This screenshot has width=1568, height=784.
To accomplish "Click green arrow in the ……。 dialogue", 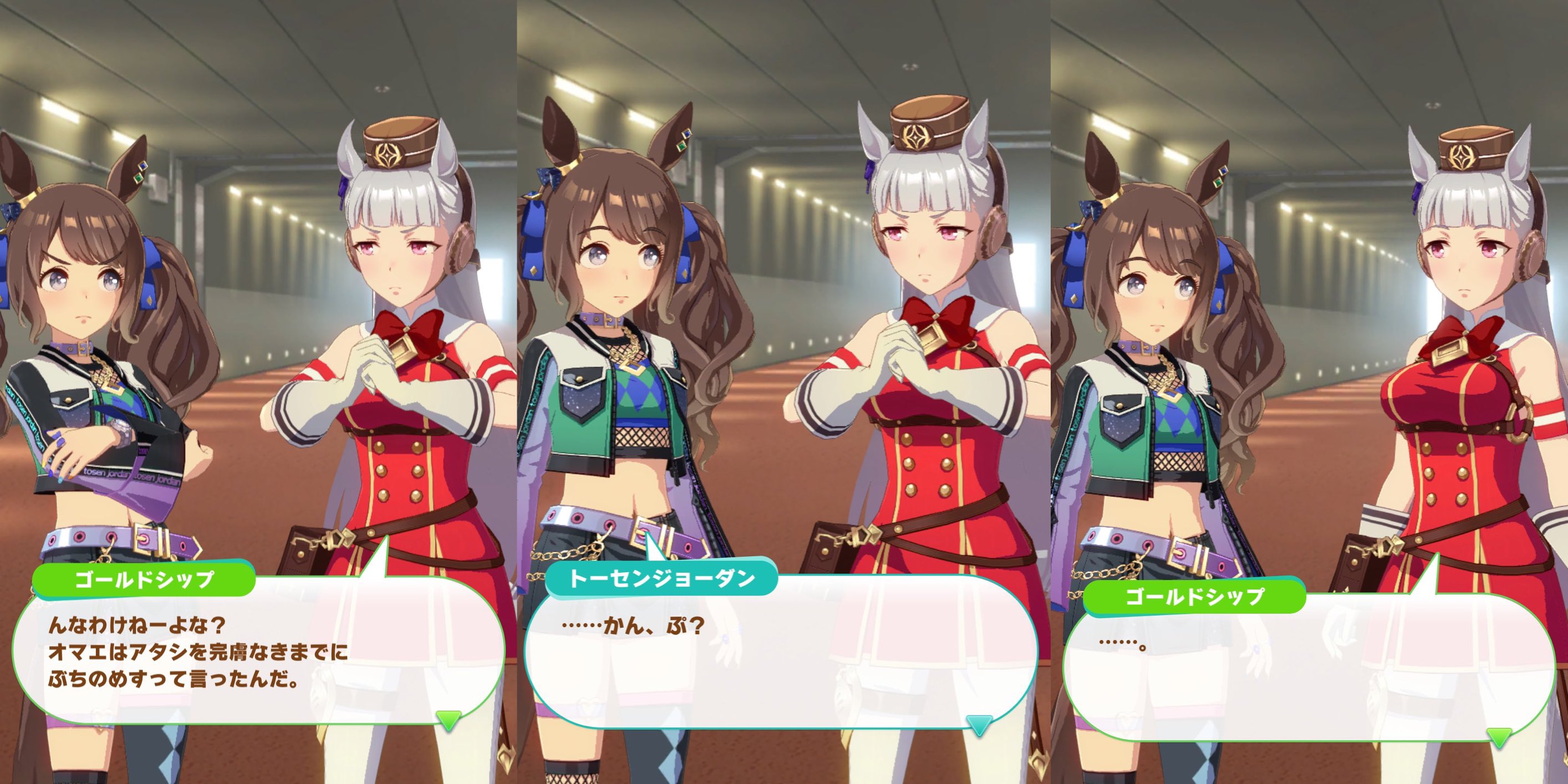I will pyautogui.click(x=1499, y=737).
